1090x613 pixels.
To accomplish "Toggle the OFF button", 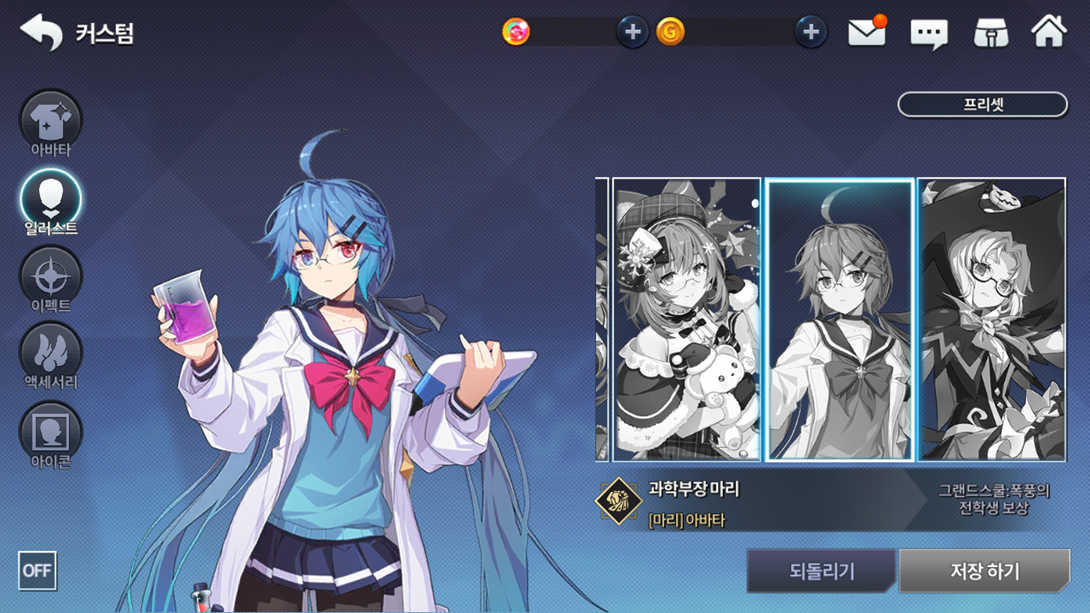I will click(x=37, y=570).
